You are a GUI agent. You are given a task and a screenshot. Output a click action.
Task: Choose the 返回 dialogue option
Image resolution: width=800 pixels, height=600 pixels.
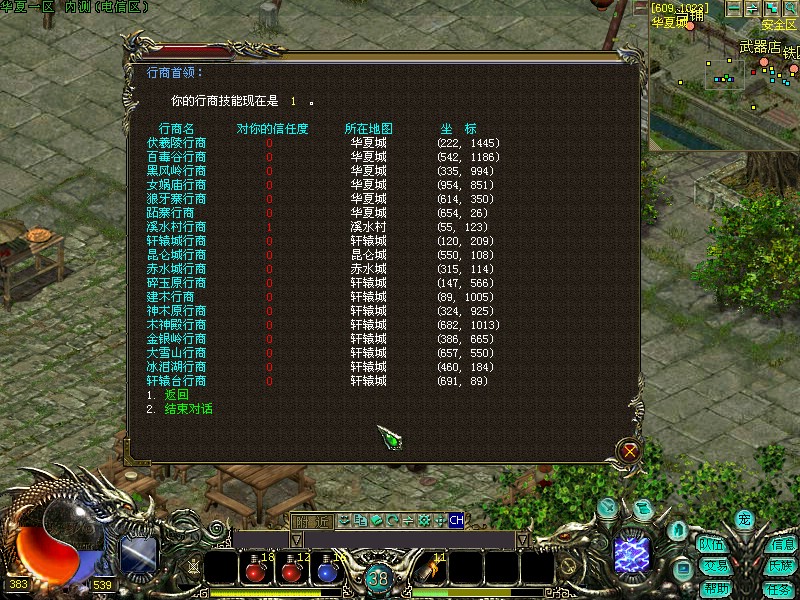pyautogui.click(x=176, y=395)
